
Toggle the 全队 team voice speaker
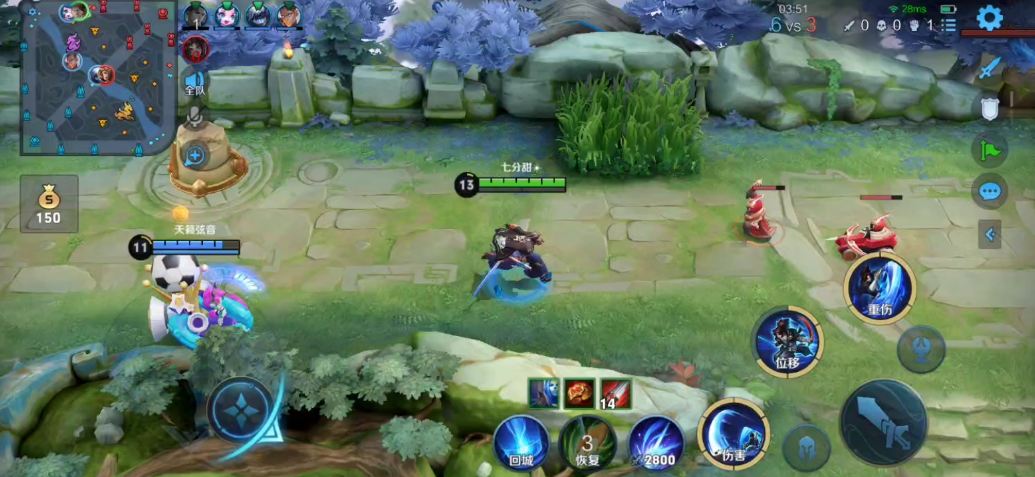(x=194, y=84)
